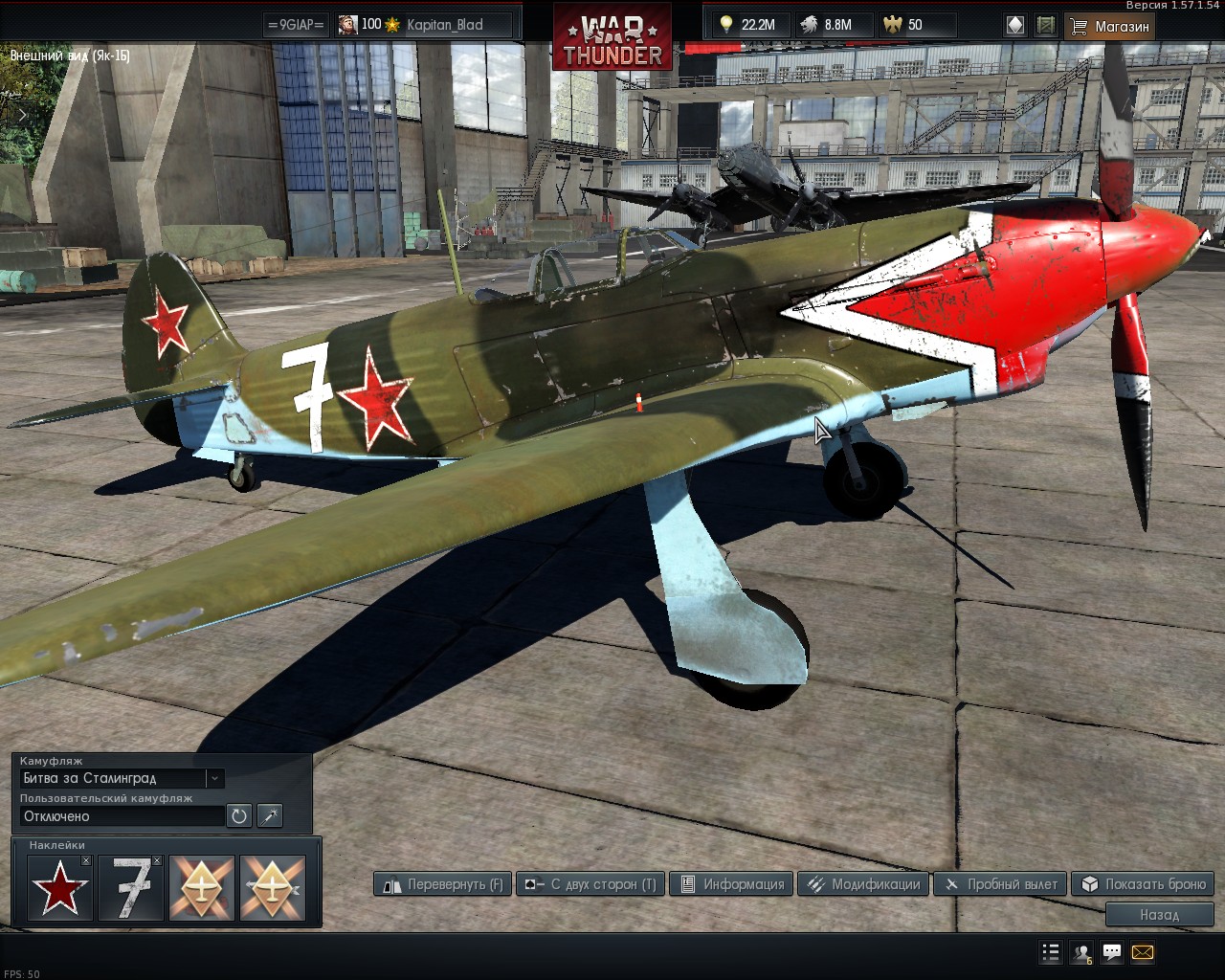
Task: Open the Магазин shop
Action: (1109, 26)
